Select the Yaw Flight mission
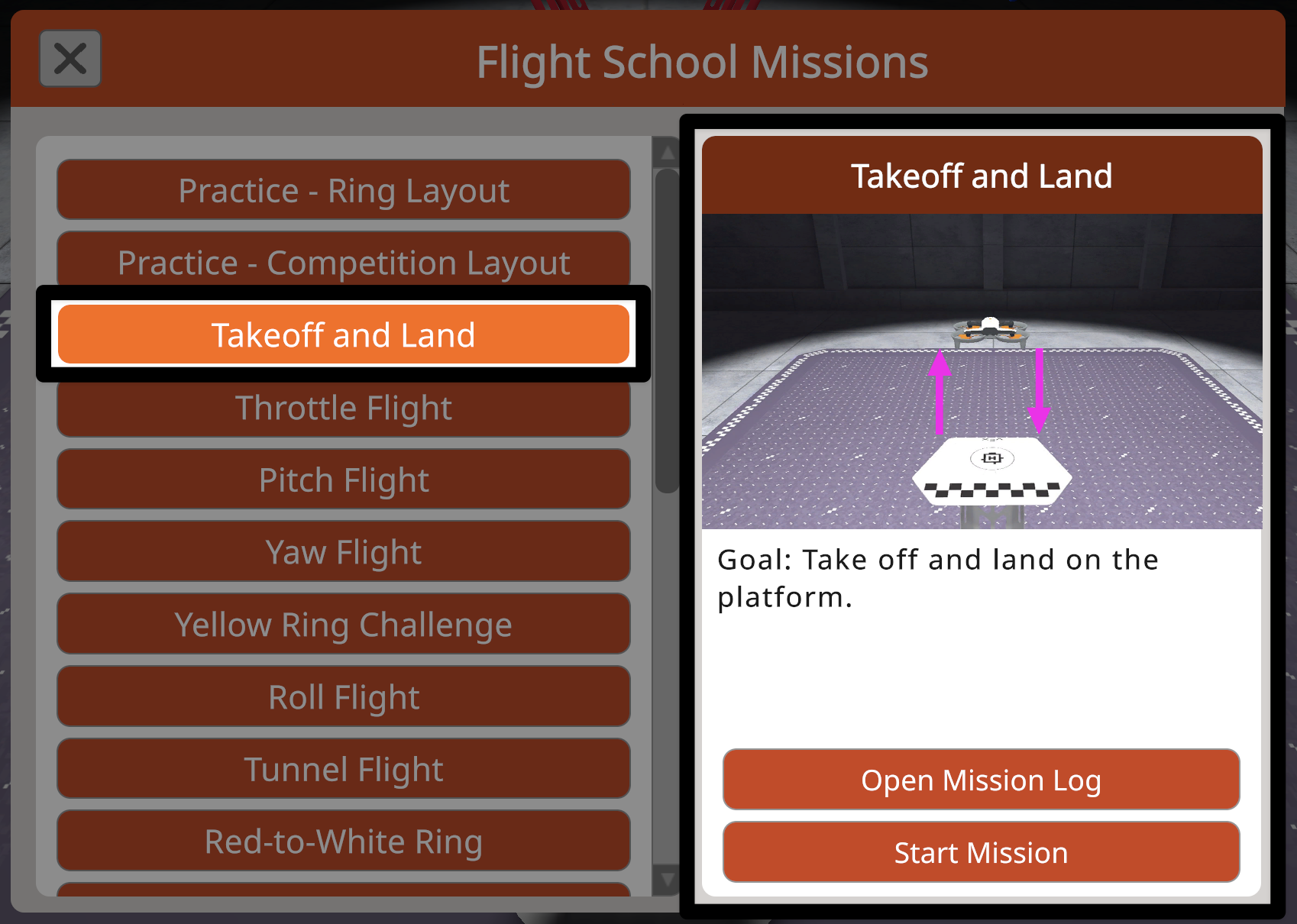Viewport: 1297px width, 924px height. tap(343, 551)
